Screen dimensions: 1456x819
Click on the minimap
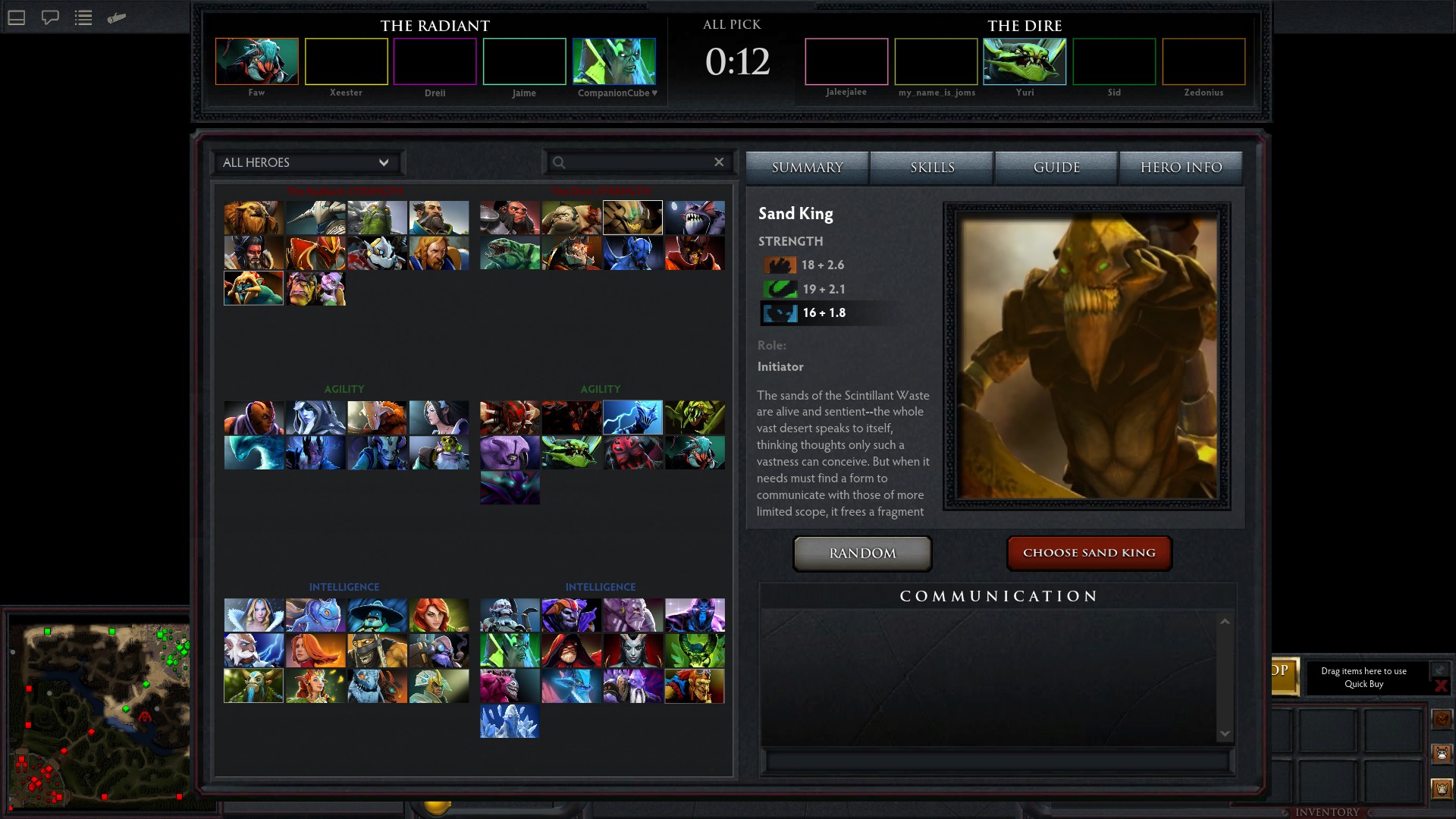click(99, 713)
